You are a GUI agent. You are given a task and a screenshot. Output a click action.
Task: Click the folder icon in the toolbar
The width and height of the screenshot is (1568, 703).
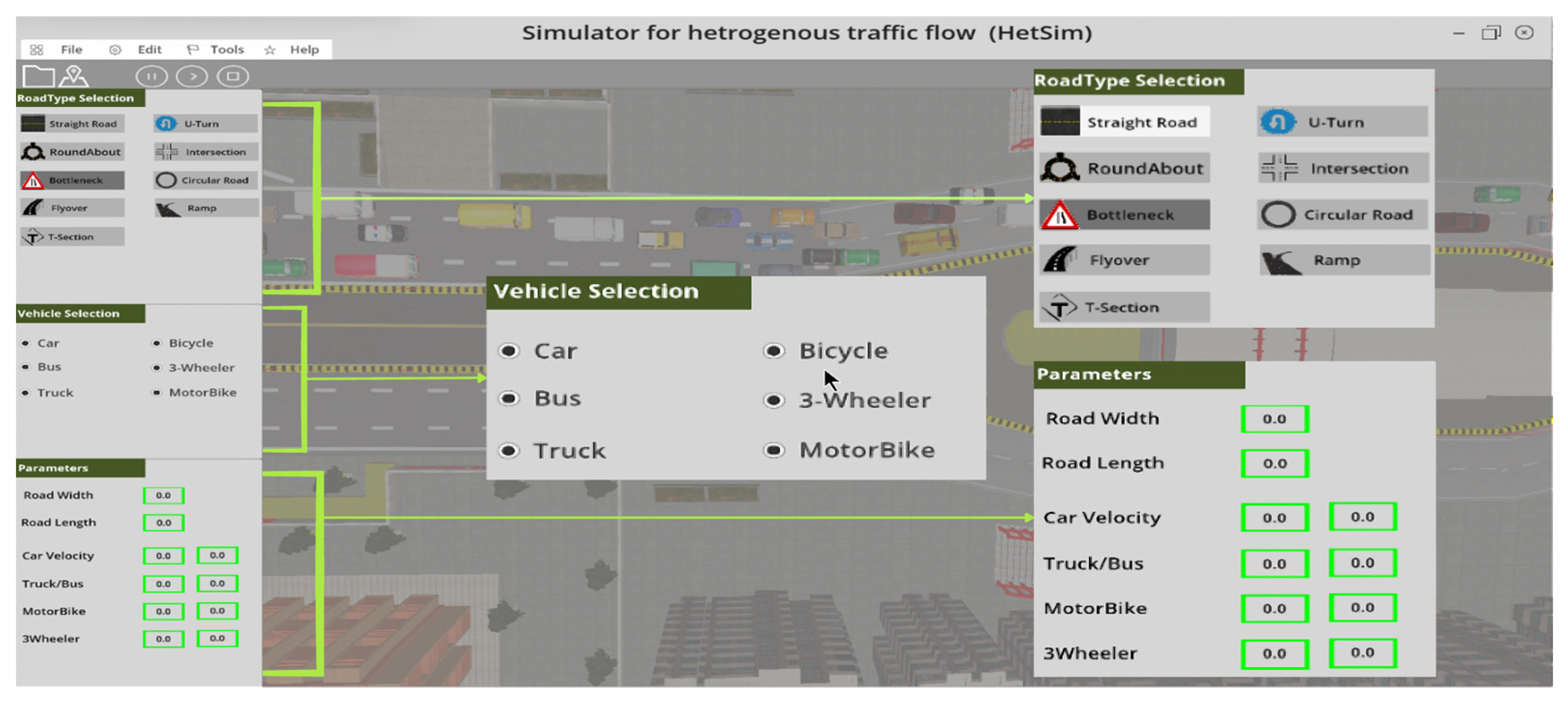click(x=38, y=76)
